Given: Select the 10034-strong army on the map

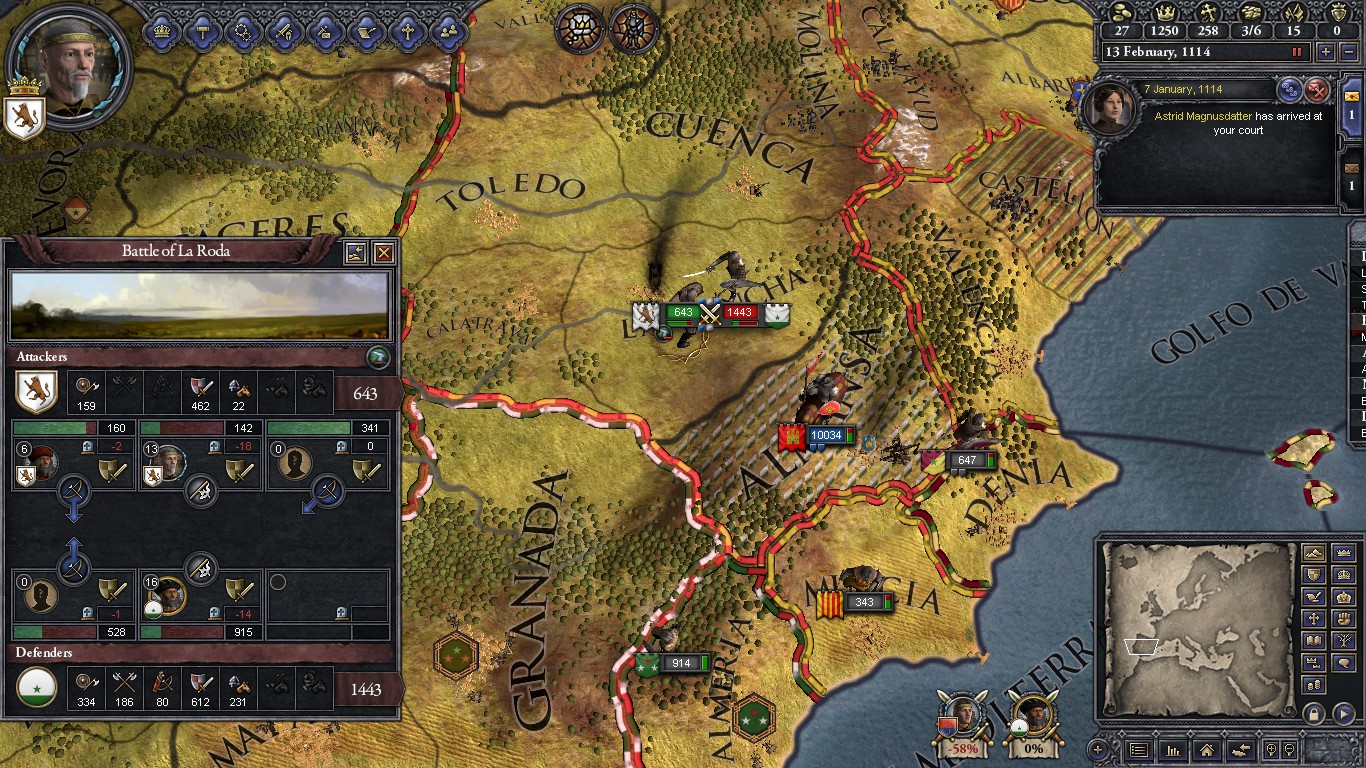Looking at the screenshot, I should coord(825,436).
